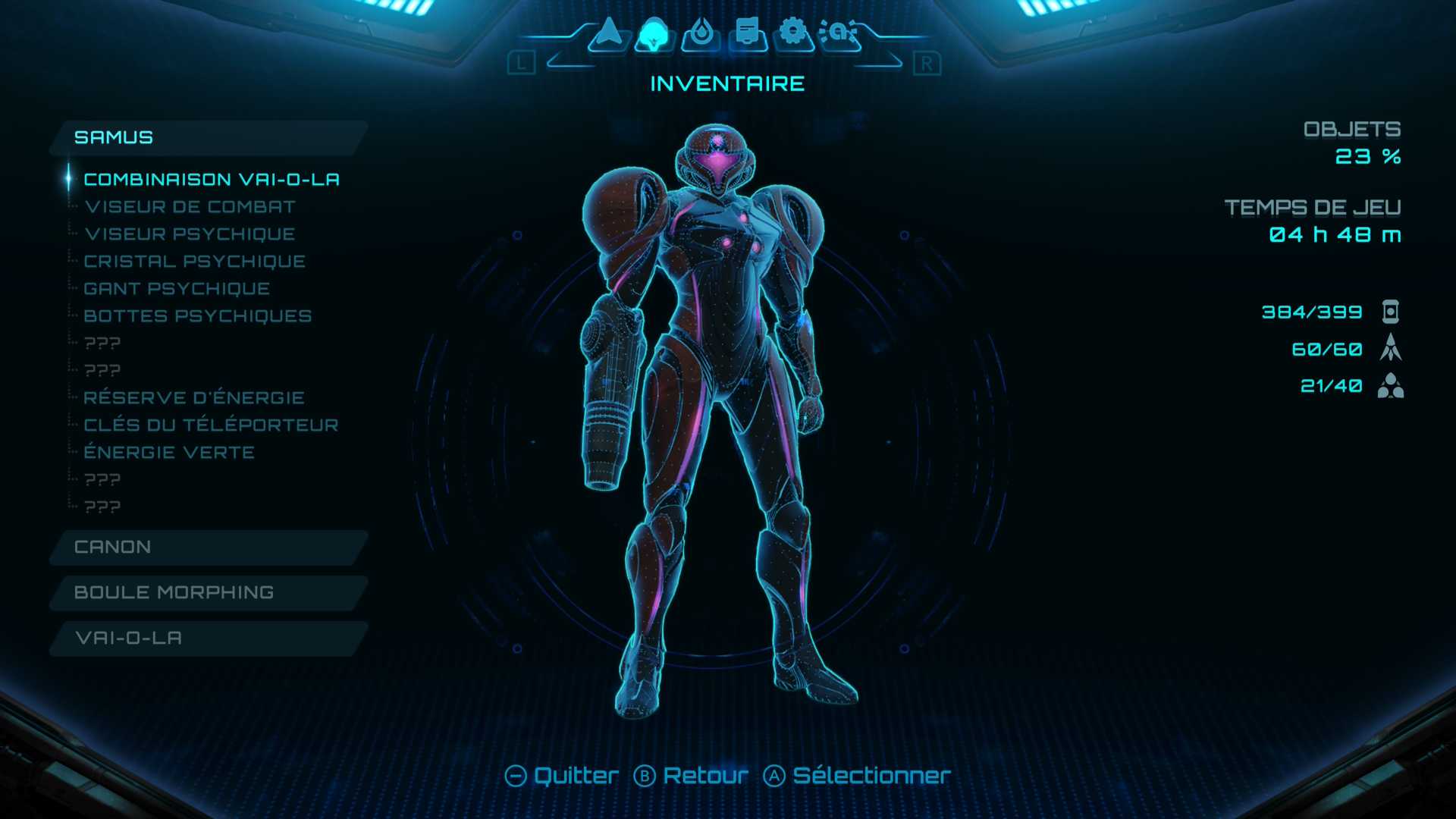Open the gear settings tab
Viewport: 1456px width, 819px height.
793,33
